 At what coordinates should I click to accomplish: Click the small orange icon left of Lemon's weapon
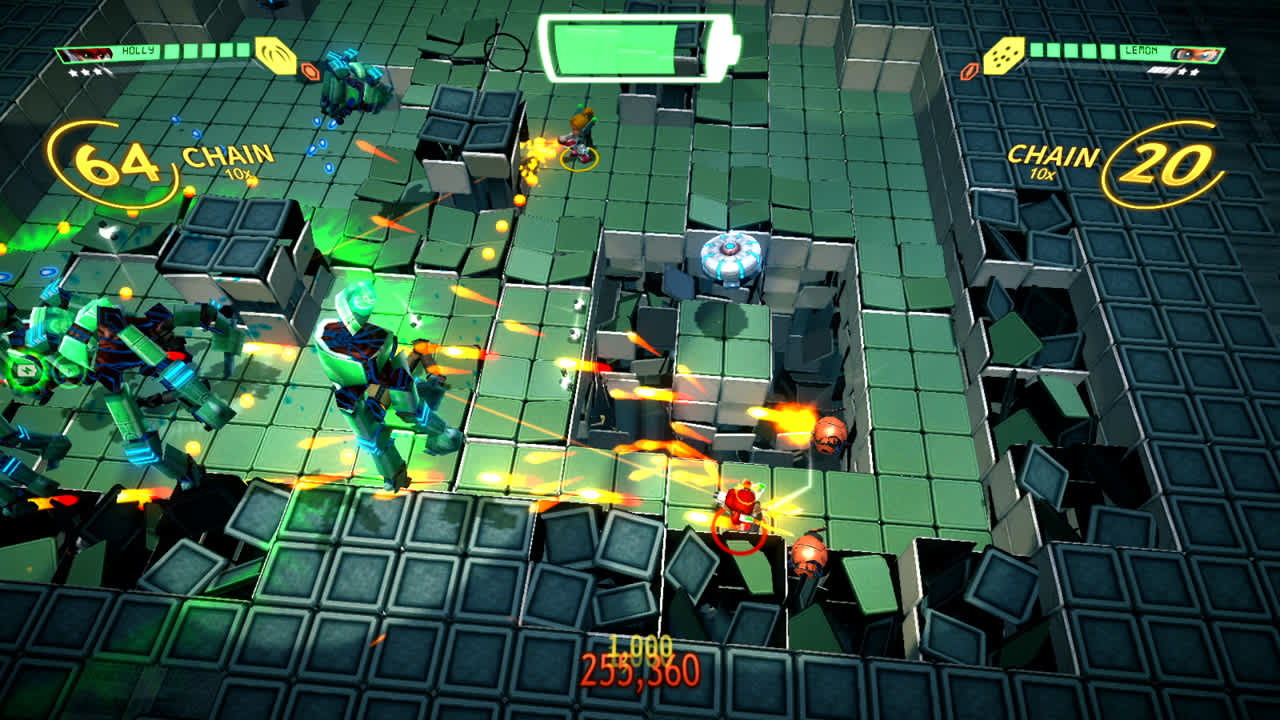coord(970,71)
